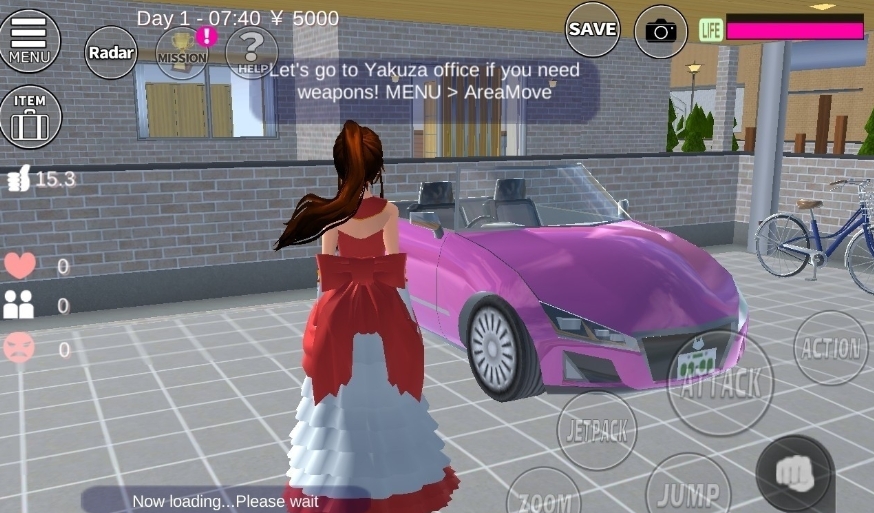Image resolution: width=874 pixels, height=513 pixels.
Task: Activate the JETPACK button
Action: pos(597,431)
